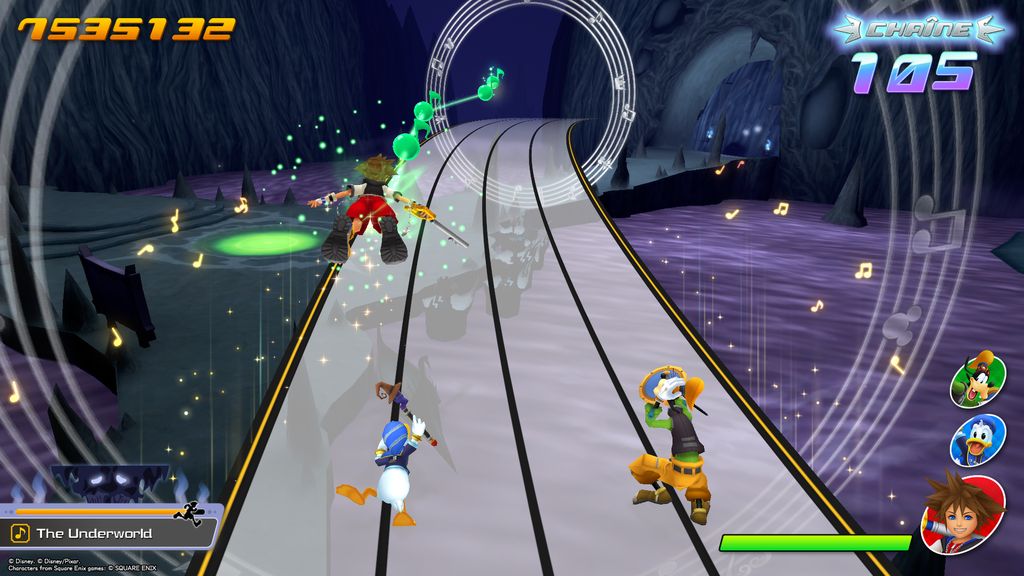This screenshot has height=576, width=1024.
Task: Select Sora's party portrait
Action: click(x=963, y=513)
